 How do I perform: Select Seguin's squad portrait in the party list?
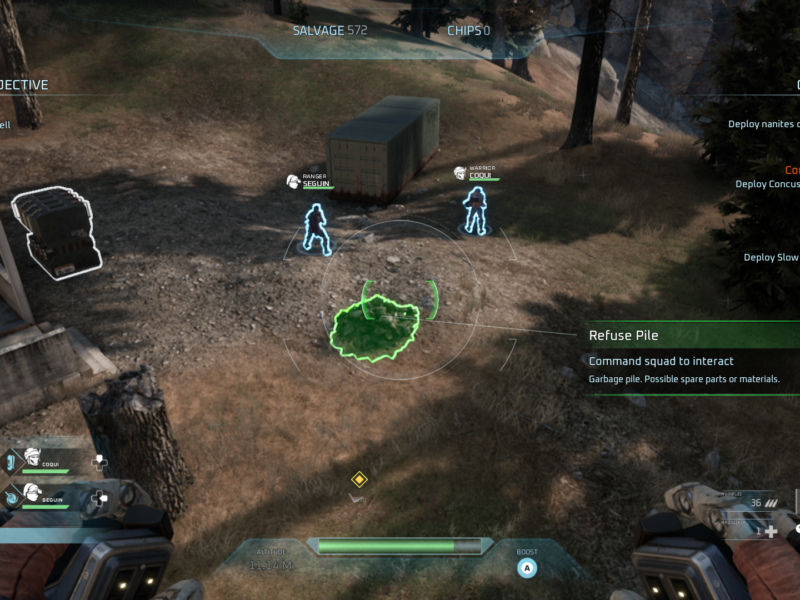(32, 492)
